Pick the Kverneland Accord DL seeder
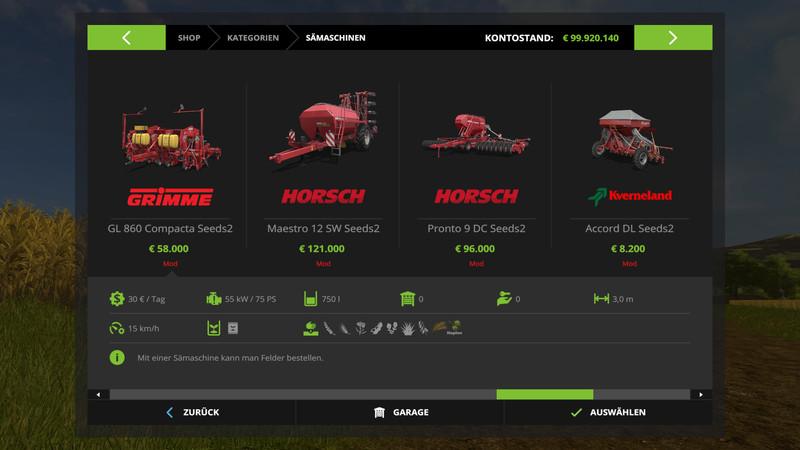The image size is (800, 450). [629, 170]
